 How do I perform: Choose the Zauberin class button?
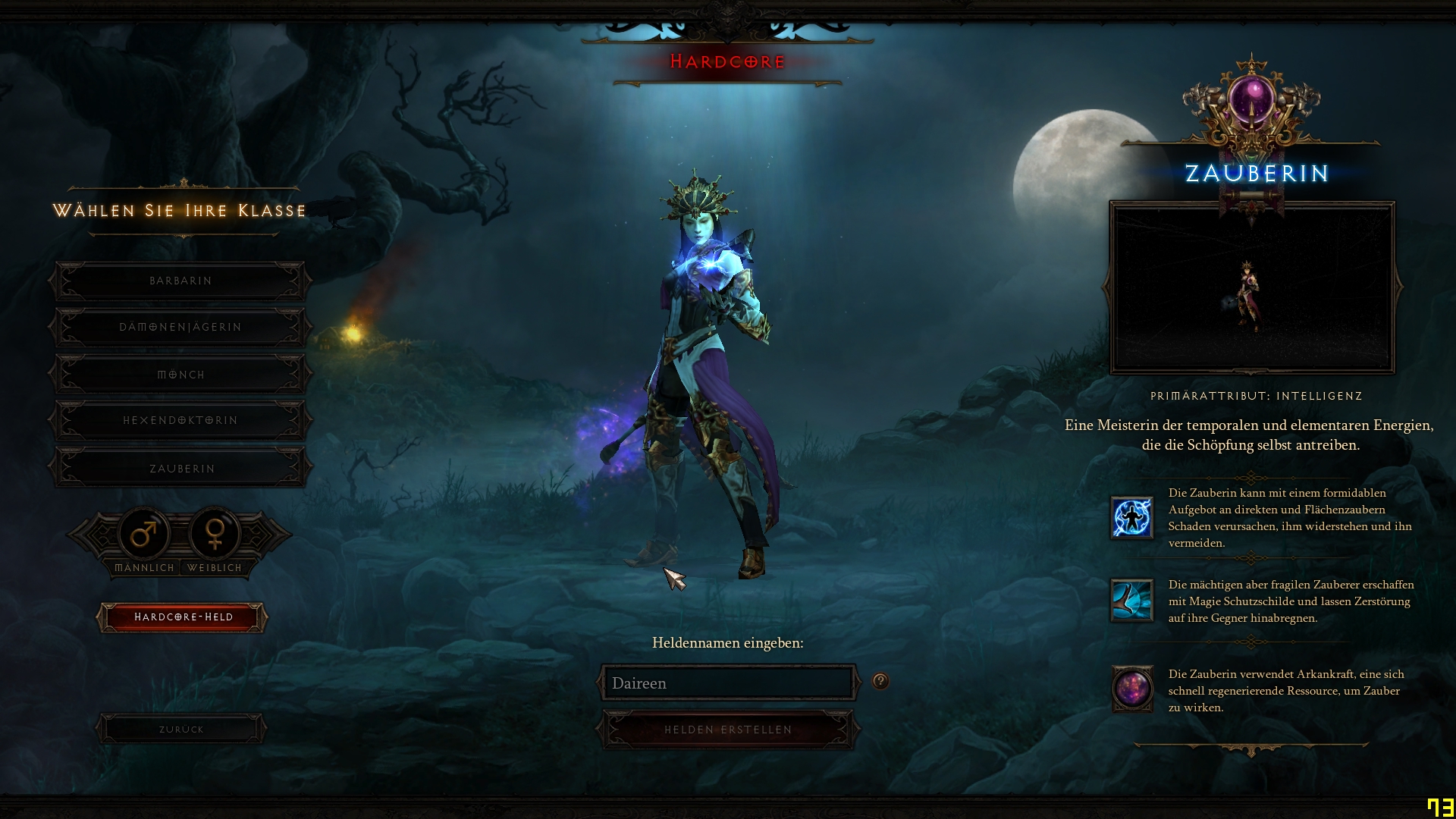[180, 469]
